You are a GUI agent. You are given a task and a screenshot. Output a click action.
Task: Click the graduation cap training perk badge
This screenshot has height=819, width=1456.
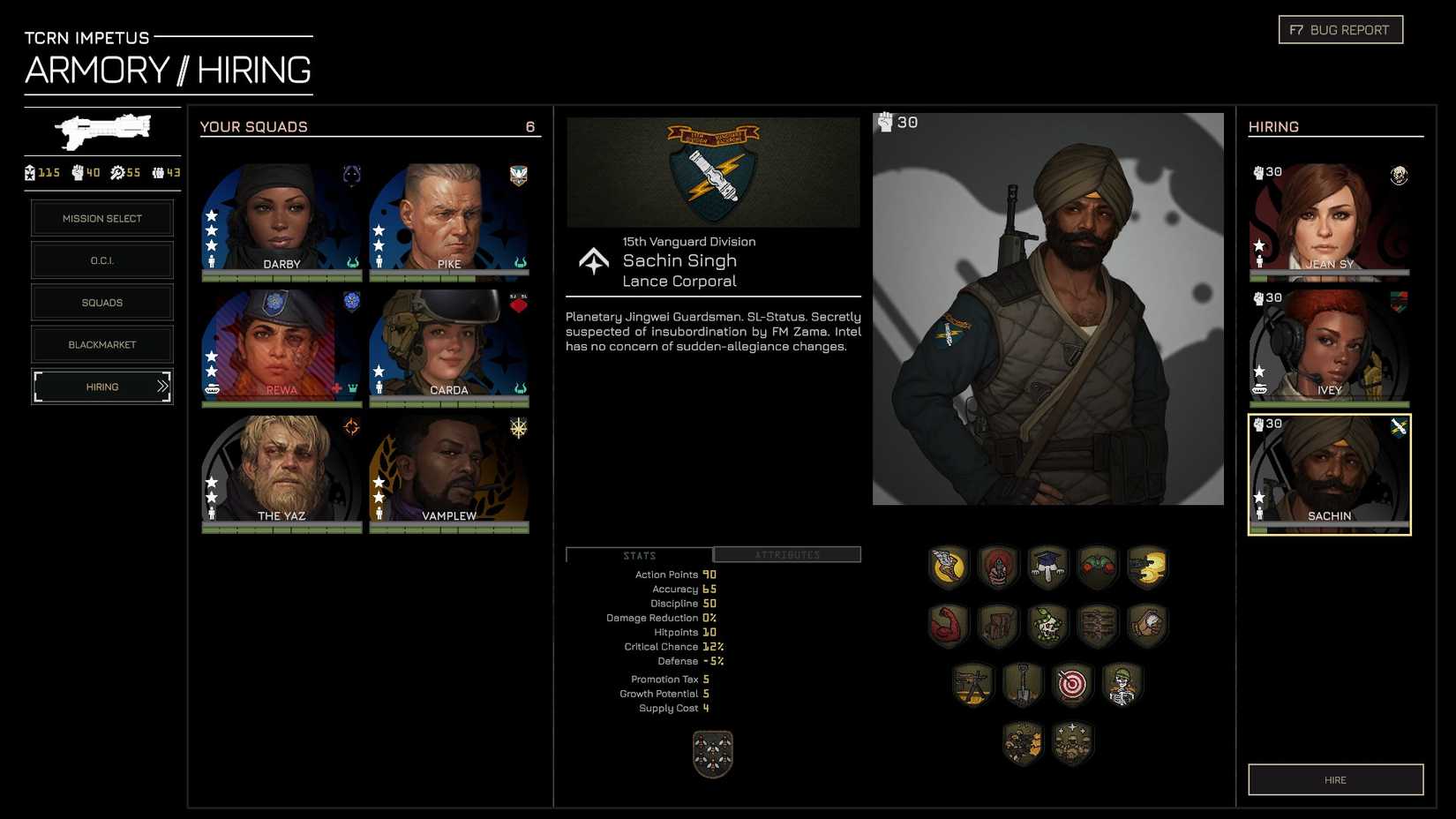1047,566
